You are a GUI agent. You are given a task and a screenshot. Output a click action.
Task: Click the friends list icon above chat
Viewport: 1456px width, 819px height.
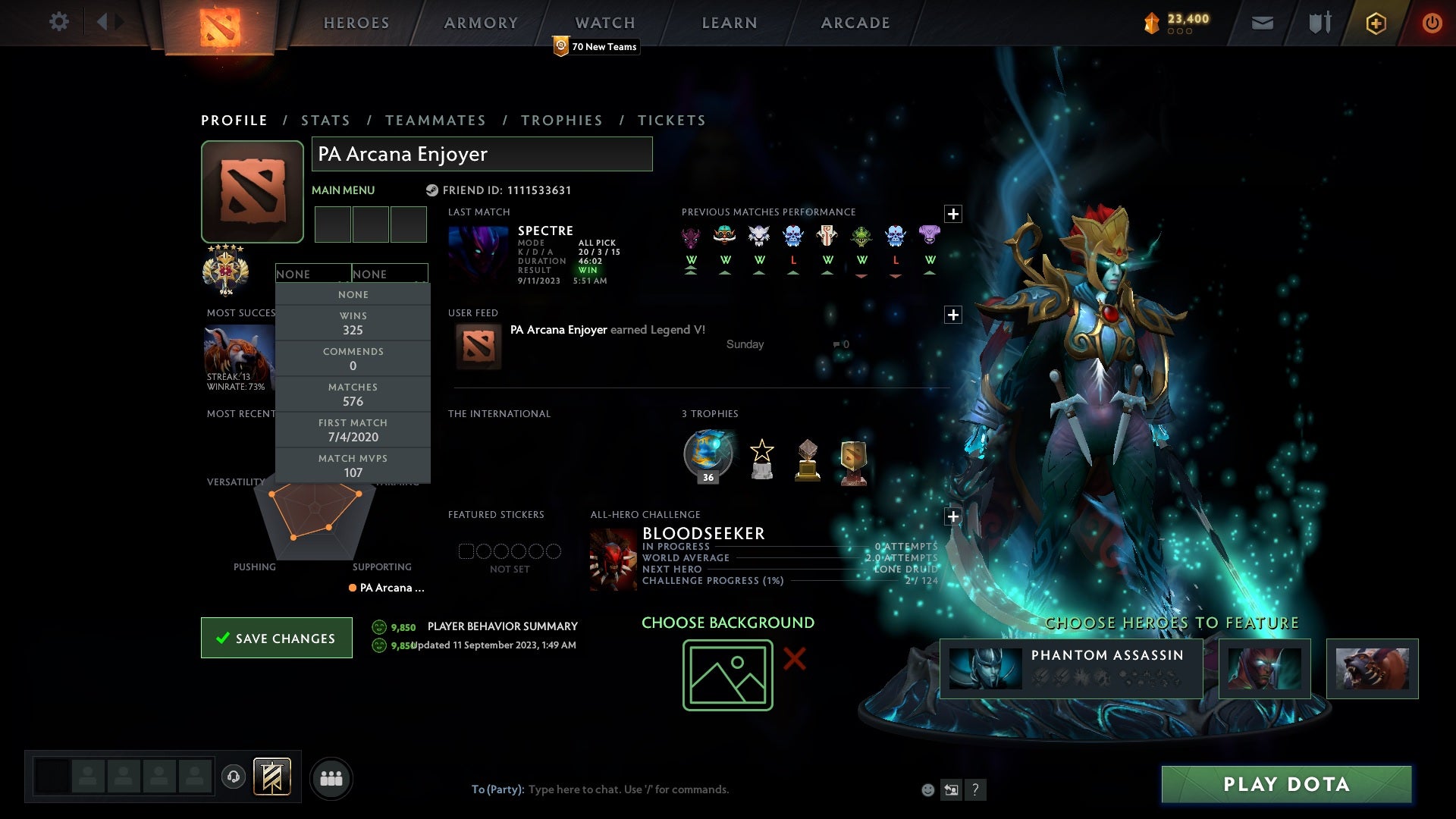[331, 777]
